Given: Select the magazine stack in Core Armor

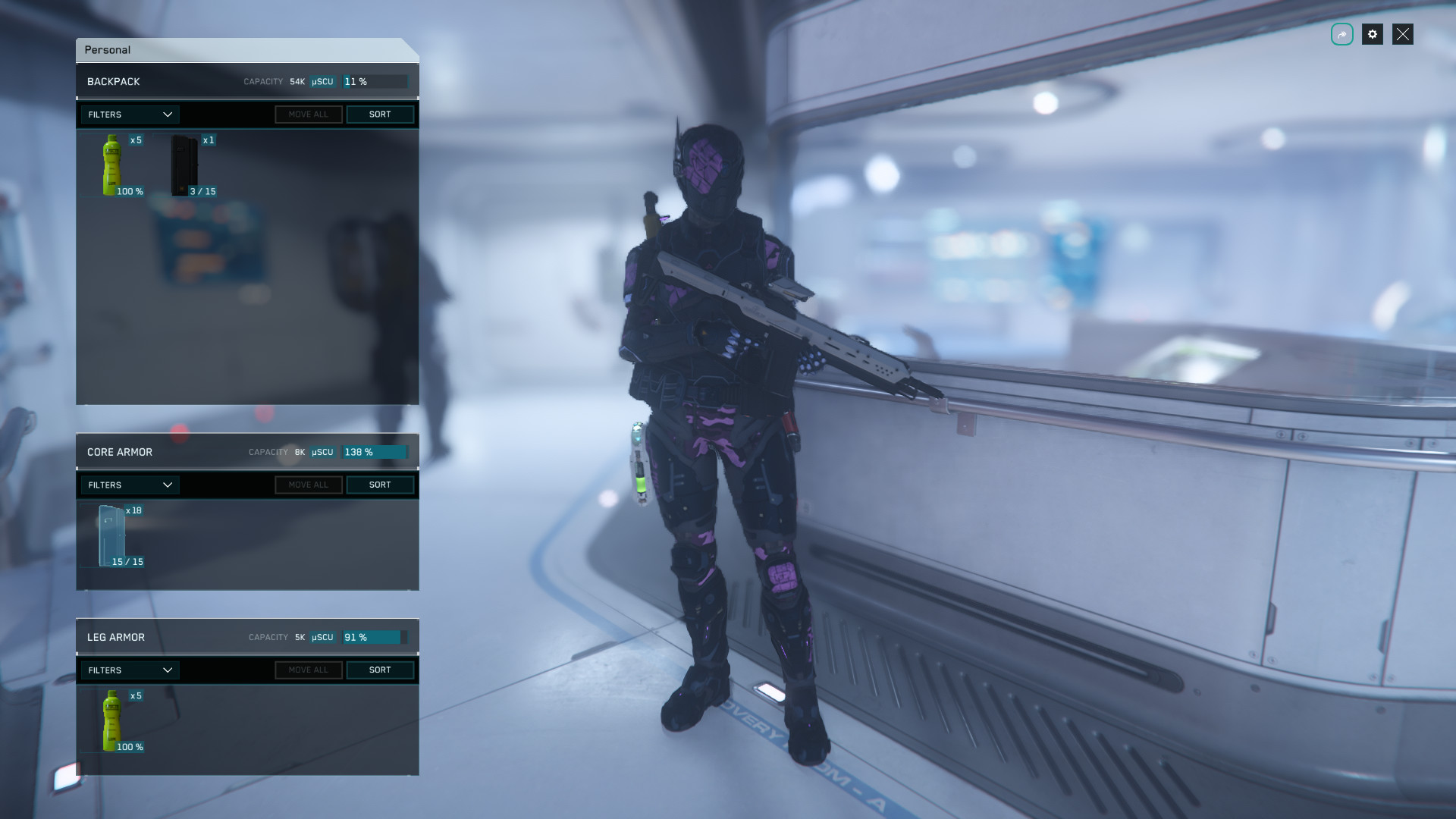Looking at the screenshot, I should tap(113, 535).
